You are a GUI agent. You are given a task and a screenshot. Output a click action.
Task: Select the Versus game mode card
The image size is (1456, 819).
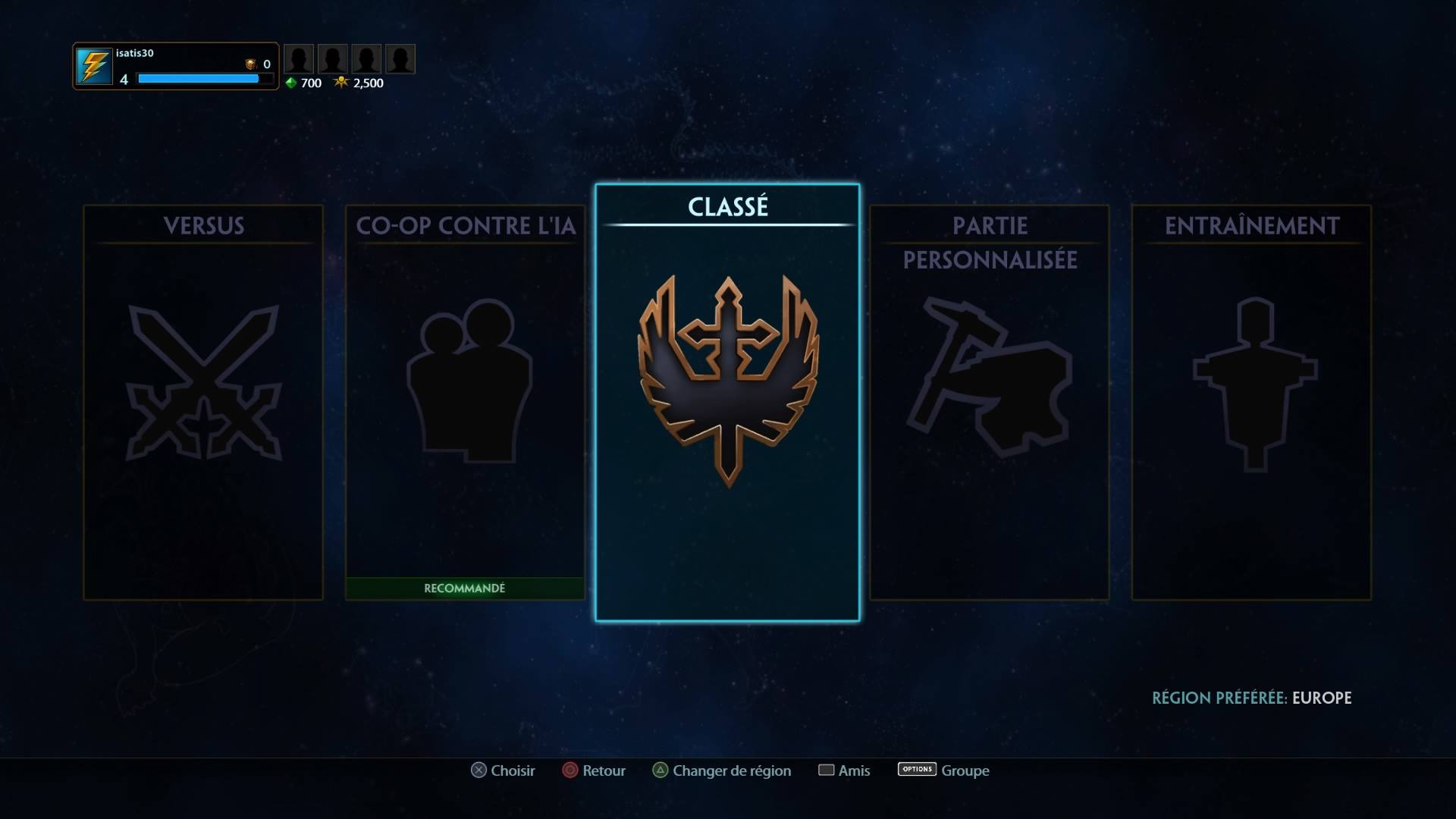tap(203, 402)
